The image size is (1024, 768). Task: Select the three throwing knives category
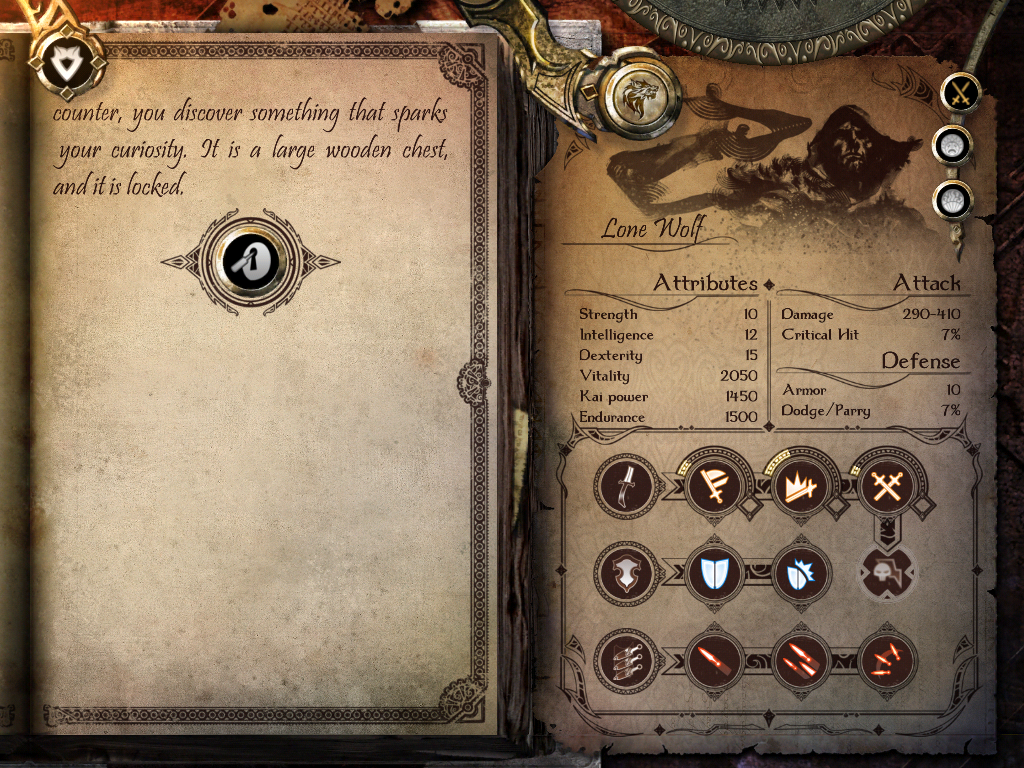point(628,660)
